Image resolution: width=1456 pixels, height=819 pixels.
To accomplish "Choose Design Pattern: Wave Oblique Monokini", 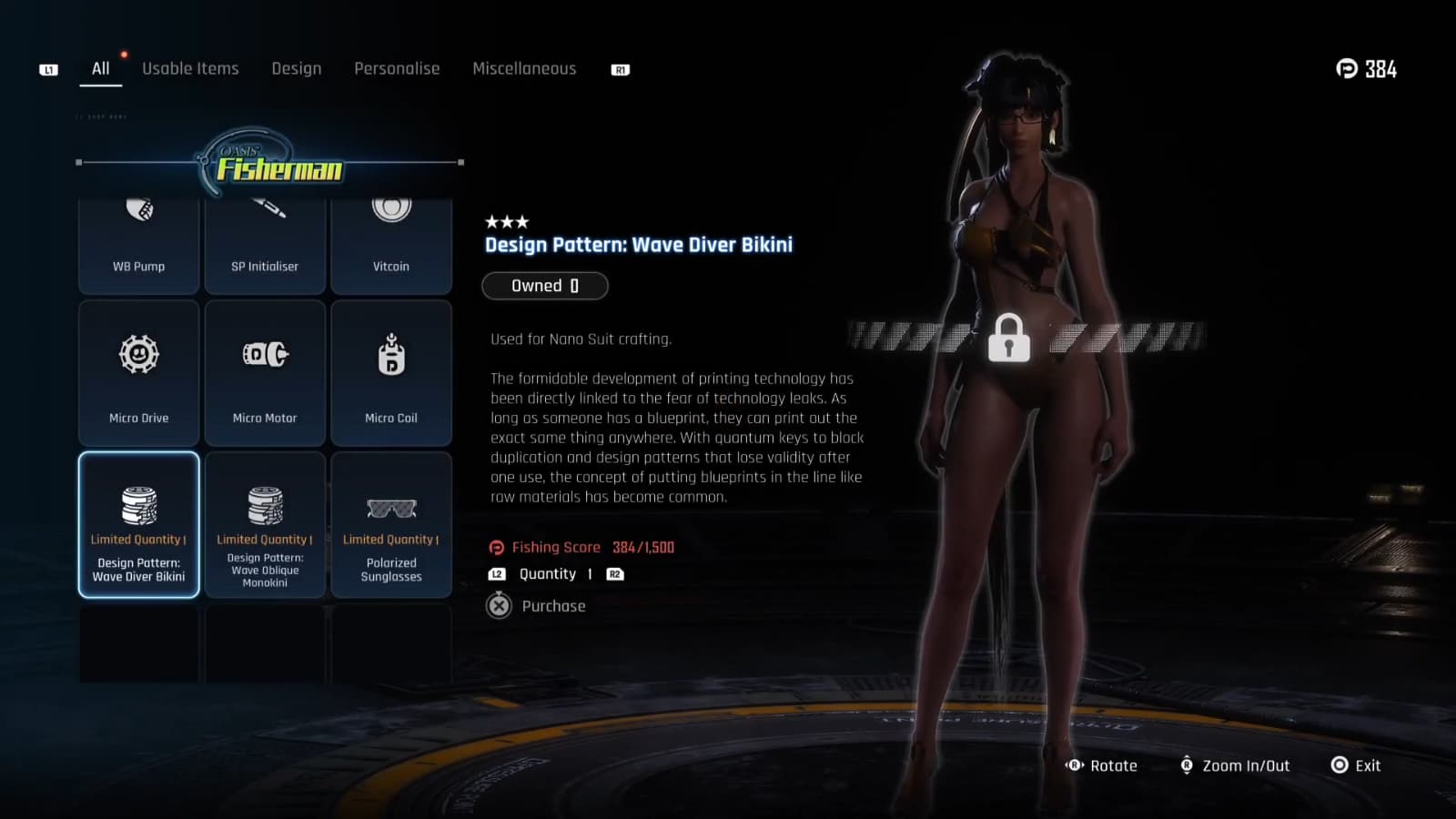I will [x=265, y=525].
